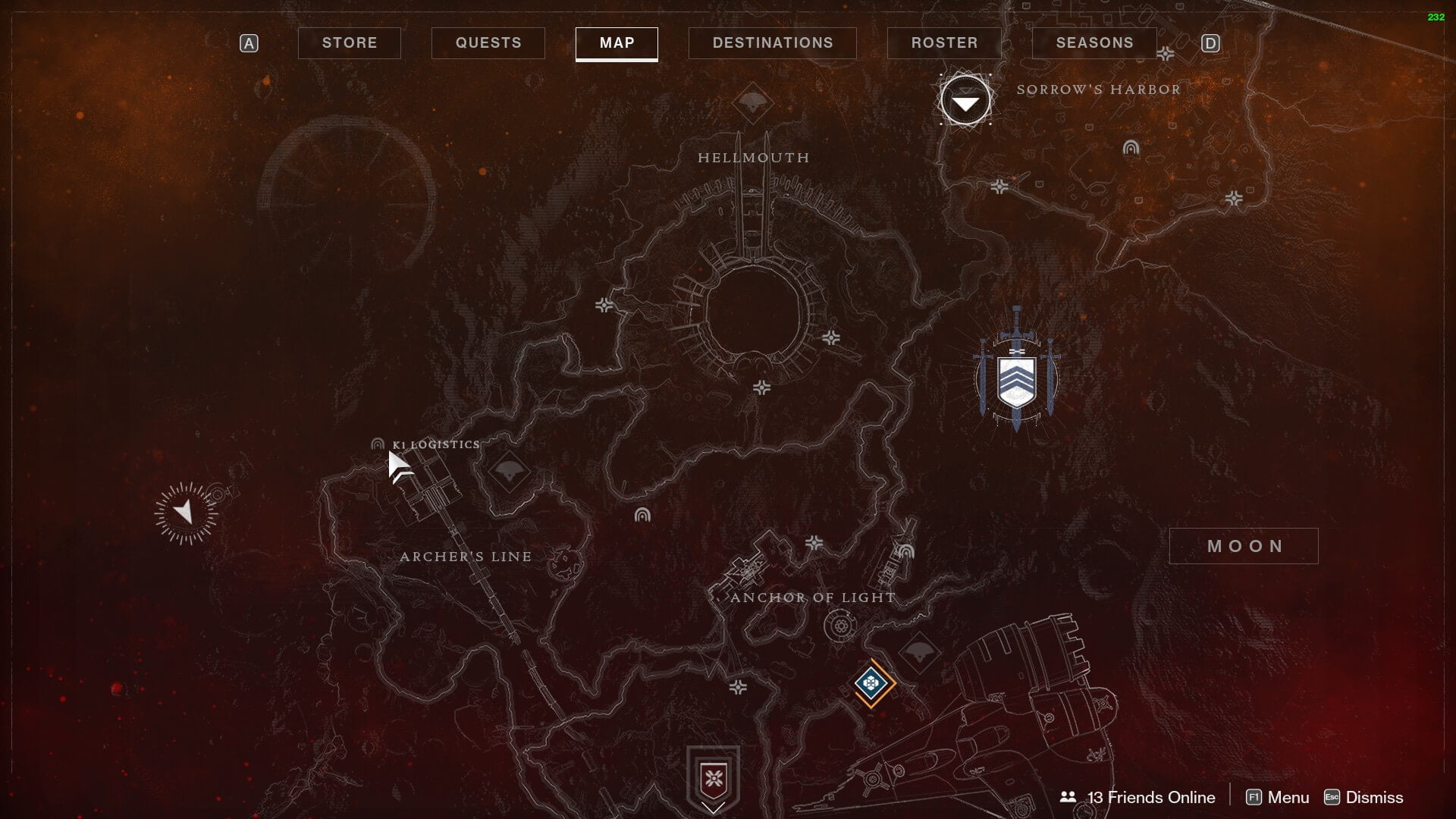Image resolution: width=1456 pixels, height=819 pixels.
Task: Select the radial arrow marker west of Archer's Line
Action: point(185,513)
